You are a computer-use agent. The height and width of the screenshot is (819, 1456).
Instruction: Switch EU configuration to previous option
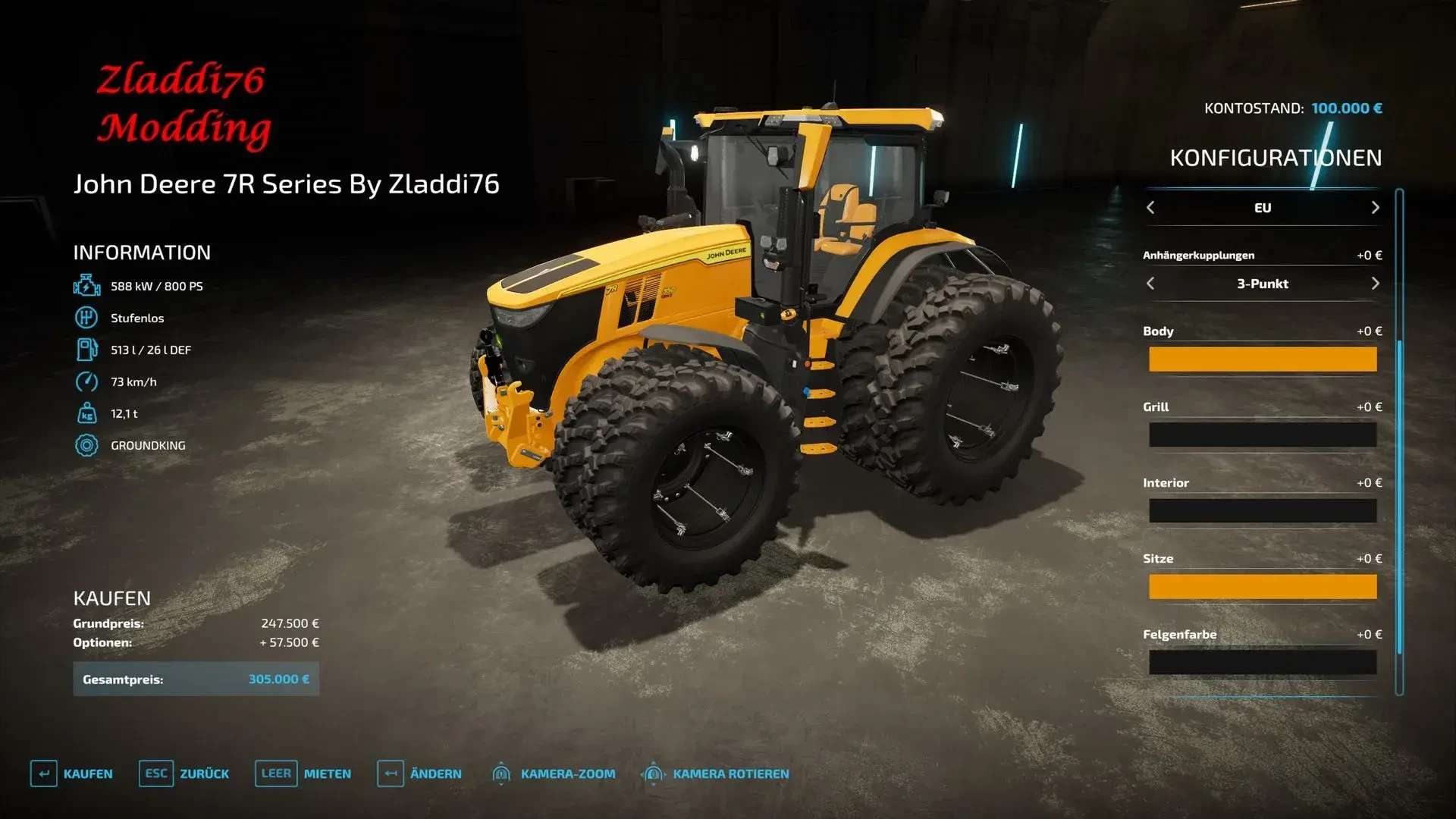coord(1150,208)
